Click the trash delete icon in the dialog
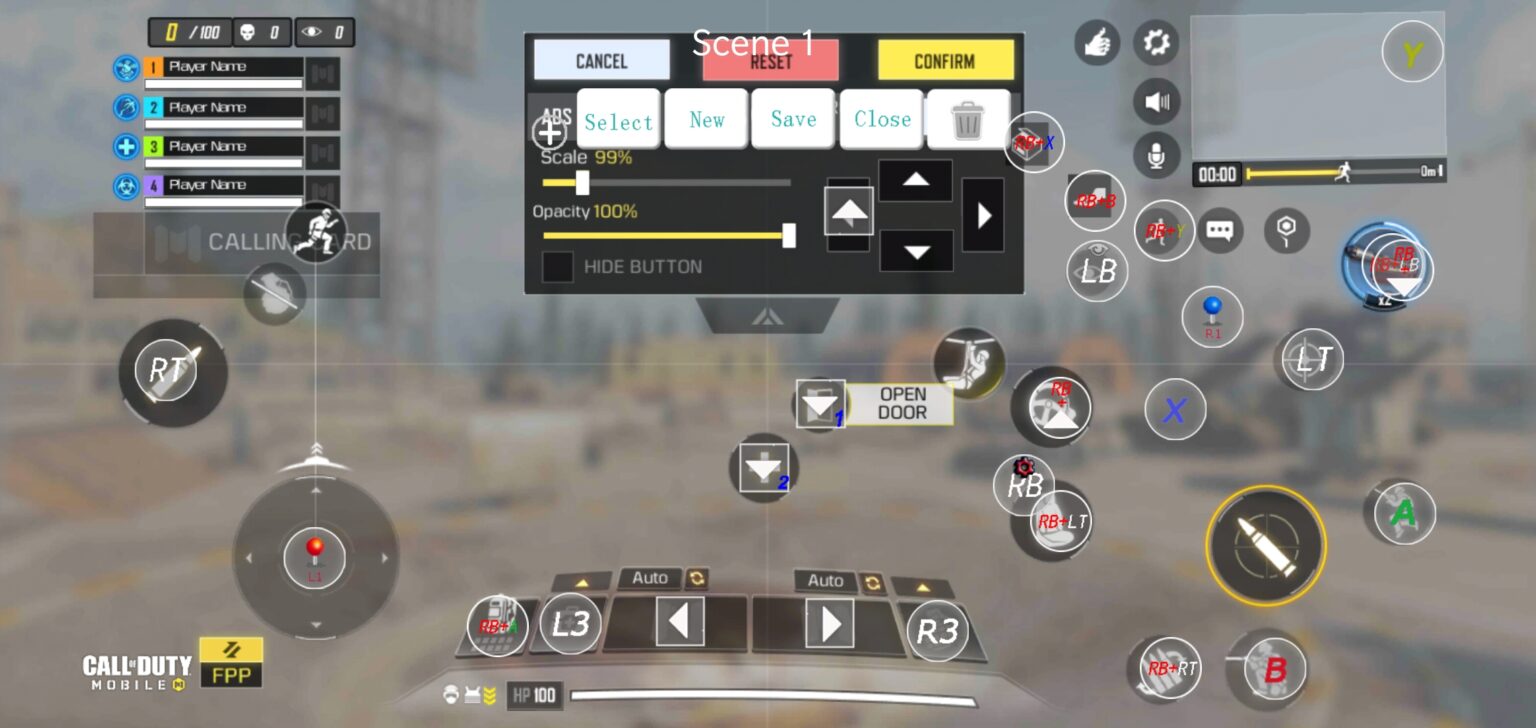Image resolution: width=1536 pixels, height=728 pixels. [966, 118]
